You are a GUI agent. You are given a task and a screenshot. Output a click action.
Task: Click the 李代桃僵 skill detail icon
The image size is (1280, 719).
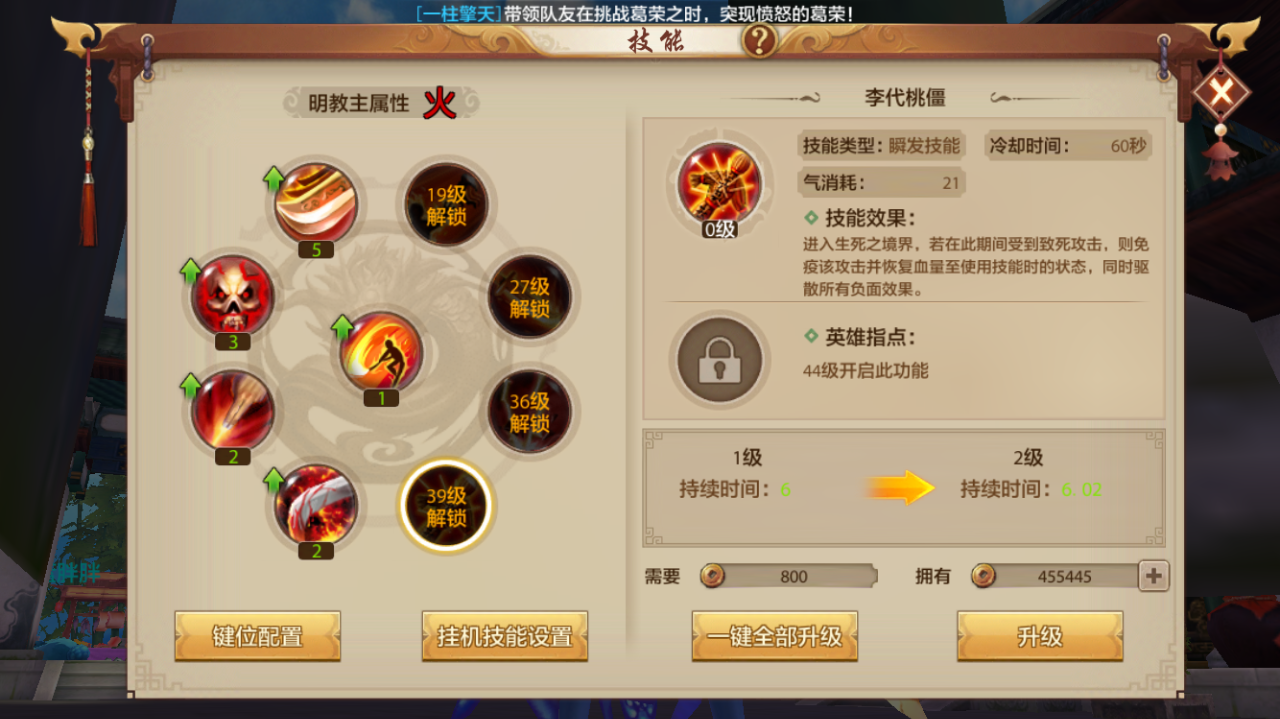[x=719, y=185]
